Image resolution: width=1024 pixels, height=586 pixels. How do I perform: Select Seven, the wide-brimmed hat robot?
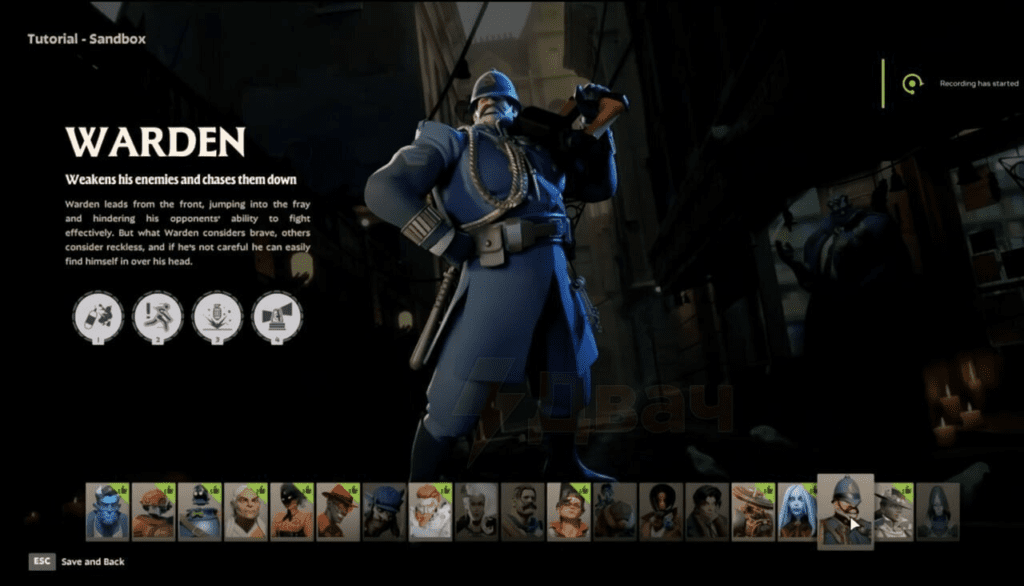pos(753,511)
